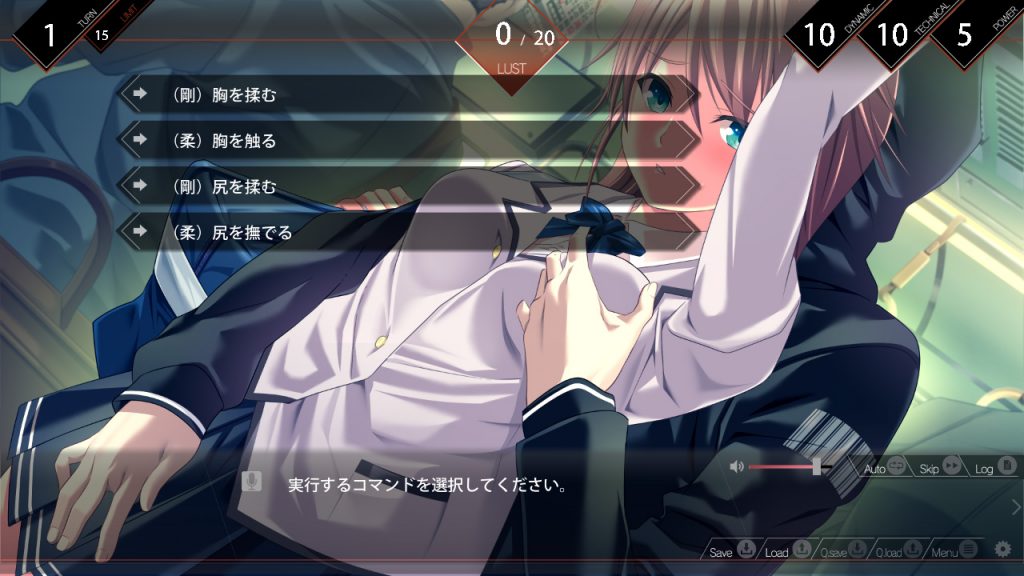This screenshot has height=576, width=1024.
Task: Open settings with the gear icon
Action: [x=1003, y=549]
